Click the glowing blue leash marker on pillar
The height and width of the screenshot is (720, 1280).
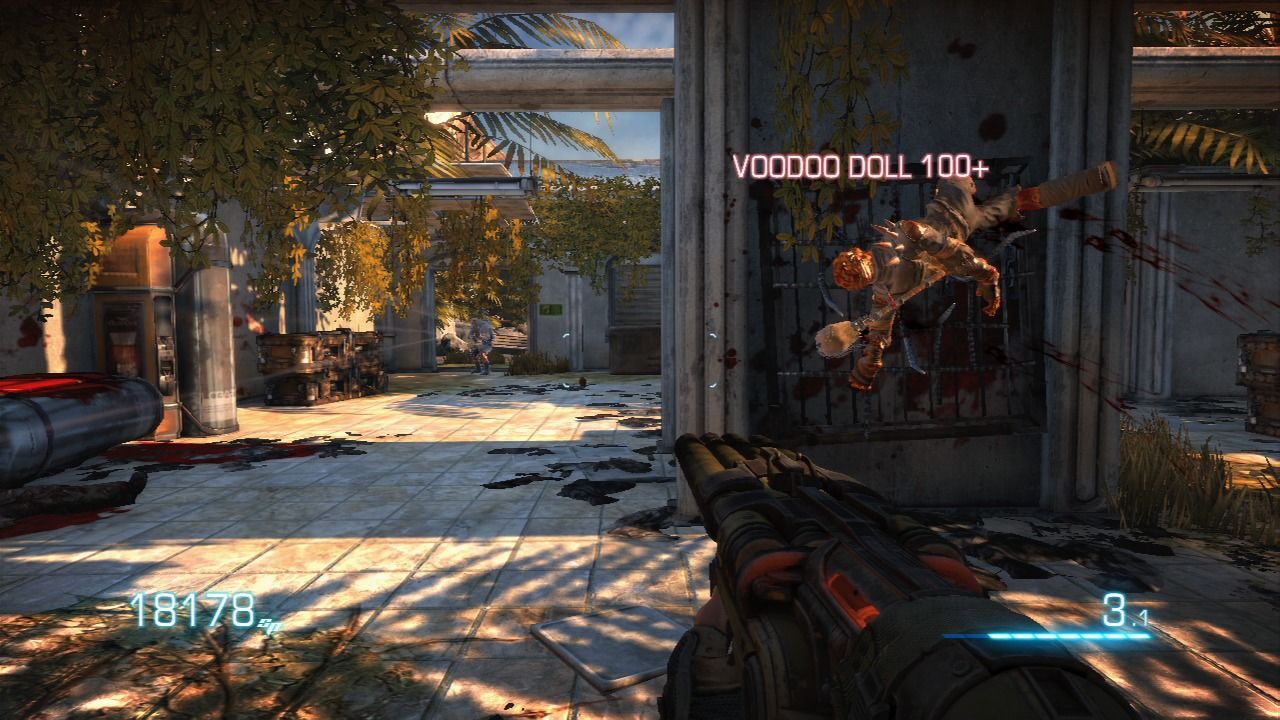point(712,336)
